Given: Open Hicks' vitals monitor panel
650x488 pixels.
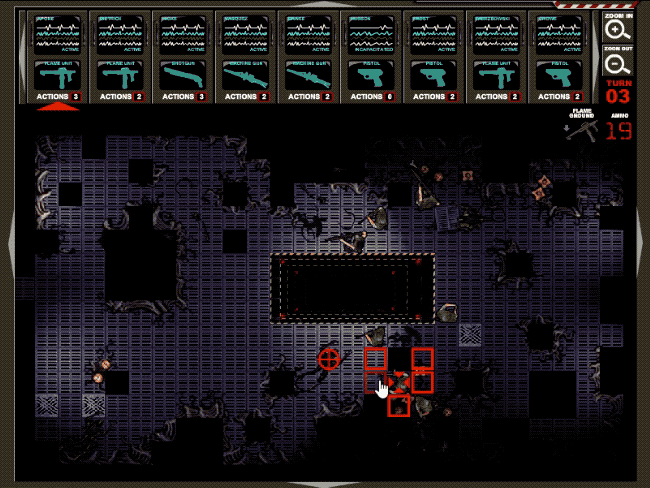Looking at the screenshot, I should click(182, 34).
